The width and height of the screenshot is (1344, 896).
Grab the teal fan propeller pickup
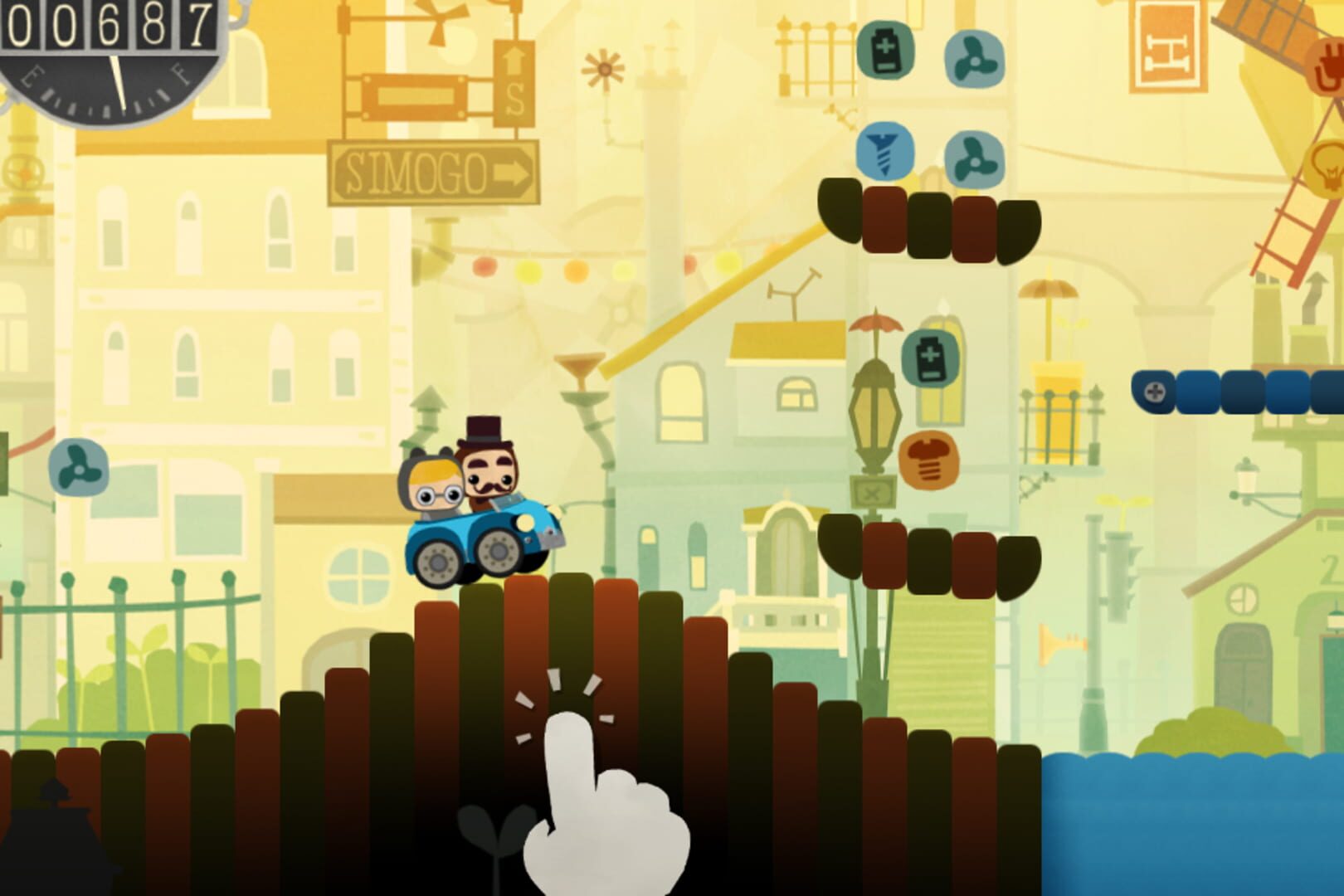[976, 58]
